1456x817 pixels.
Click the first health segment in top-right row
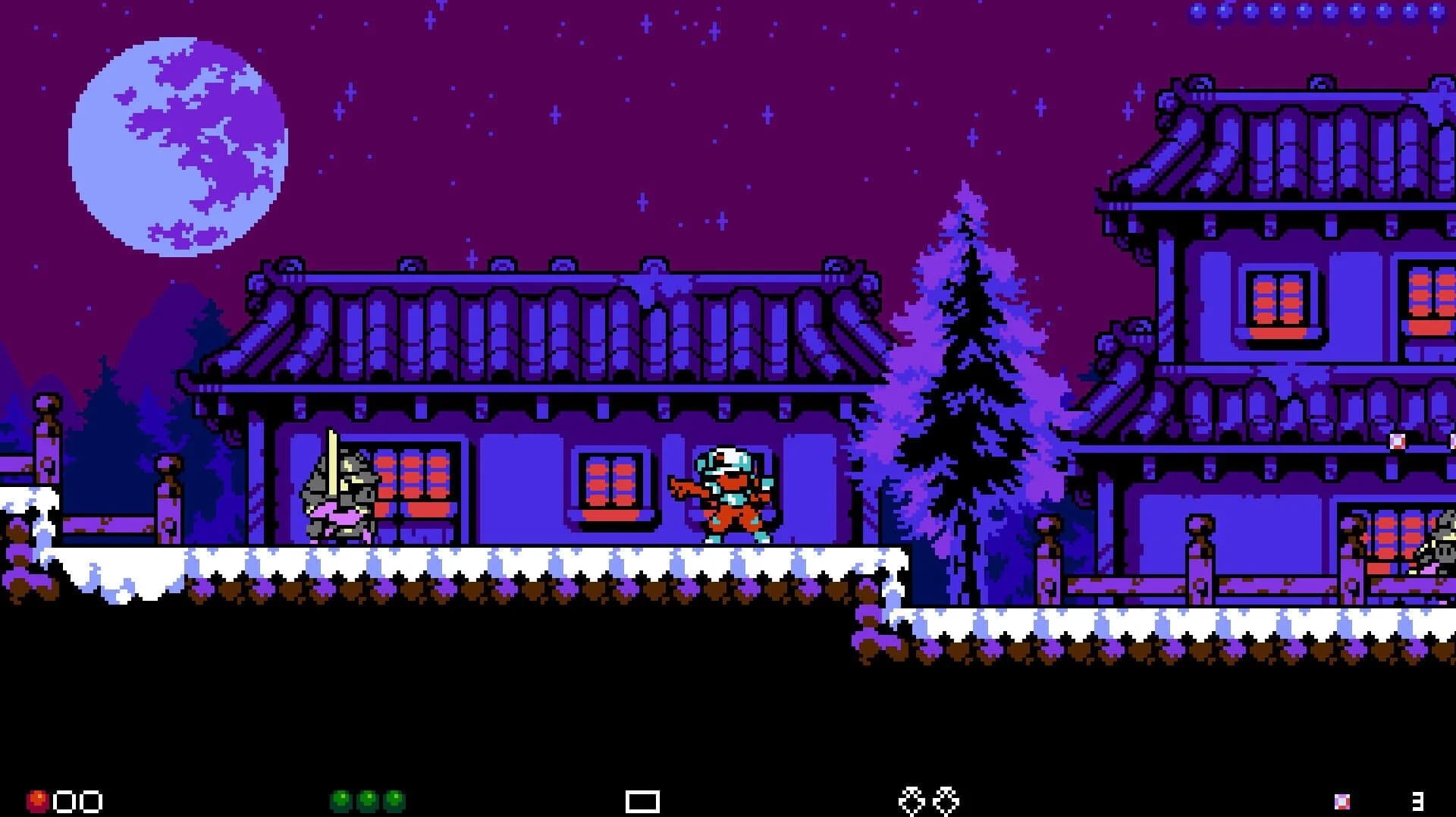tap(1197, 11)
